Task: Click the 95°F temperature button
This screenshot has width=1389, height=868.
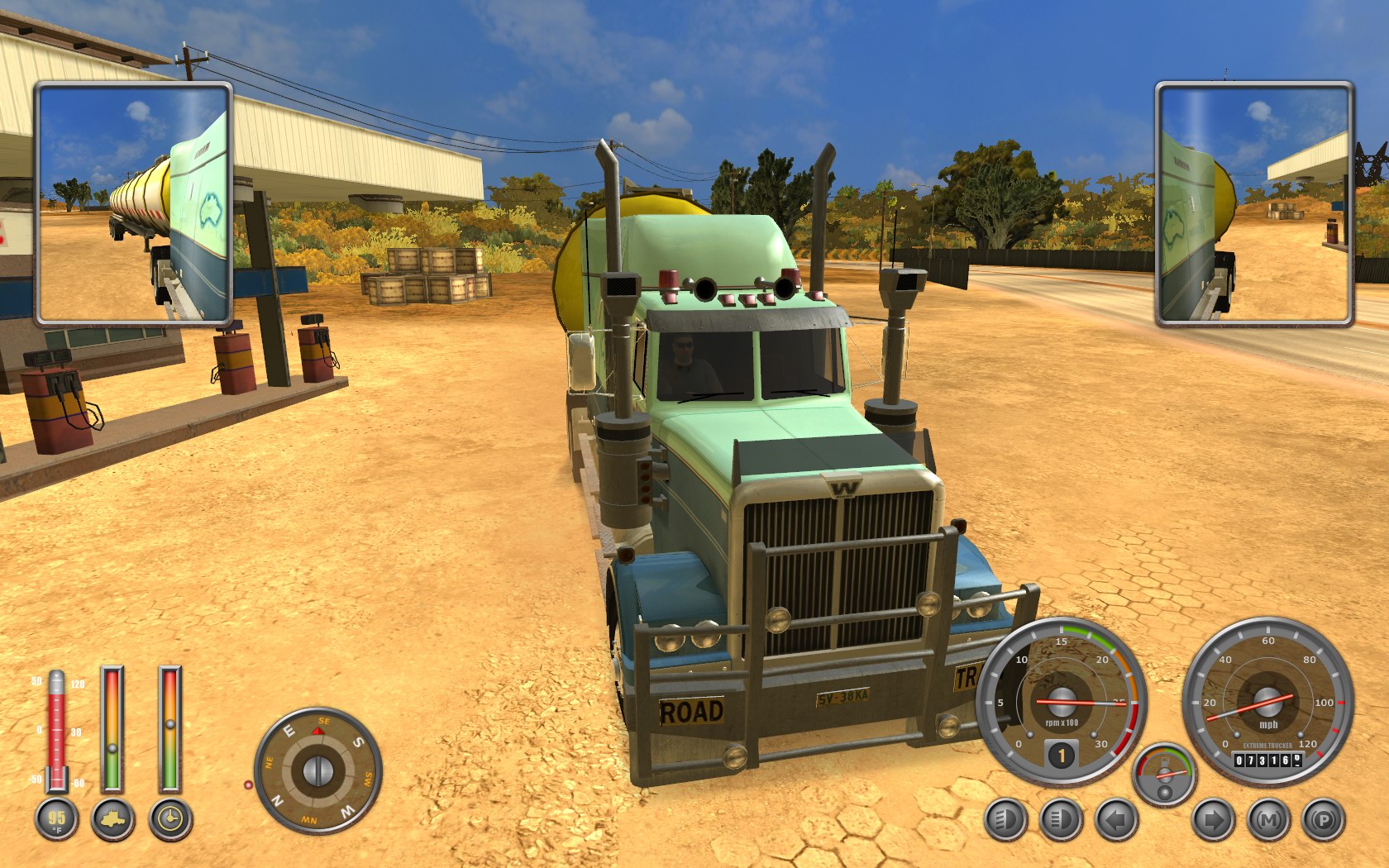Action: click(x=56, y=820)
